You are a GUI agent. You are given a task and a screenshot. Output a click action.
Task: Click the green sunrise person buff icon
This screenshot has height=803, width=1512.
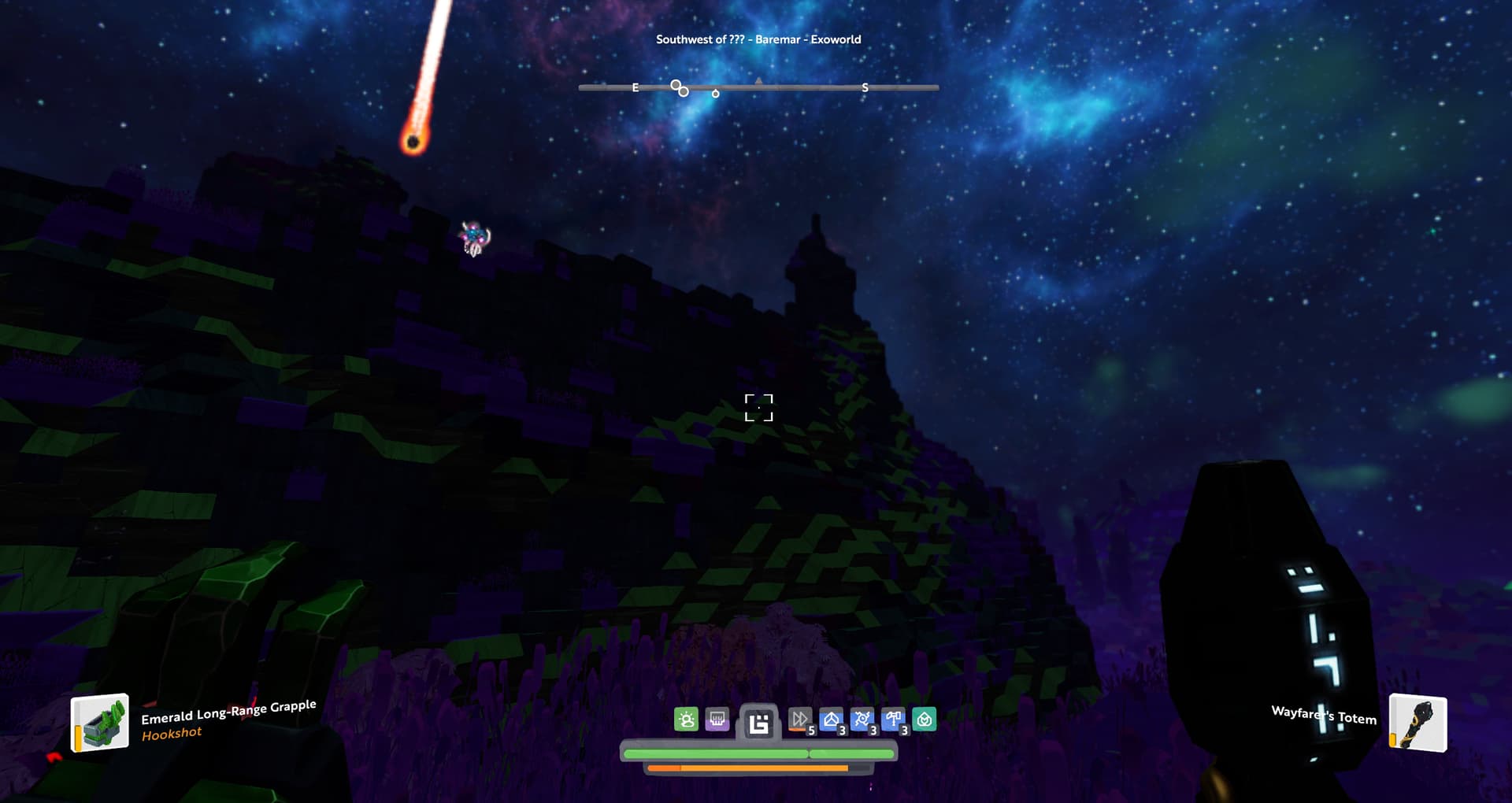[x=686, y=719]
